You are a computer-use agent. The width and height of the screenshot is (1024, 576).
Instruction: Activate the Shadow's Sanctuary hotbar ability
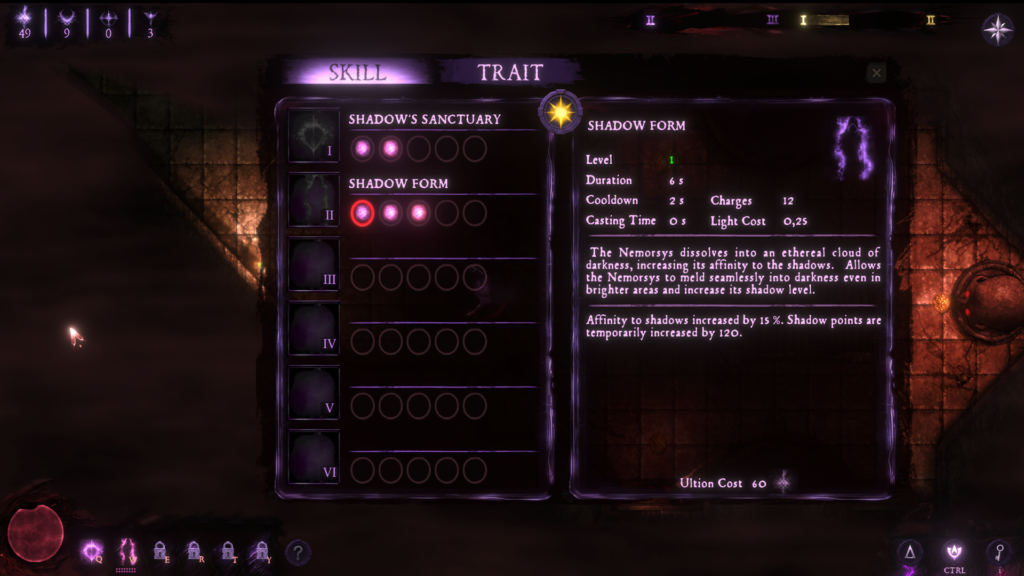[x=92, y=550]
